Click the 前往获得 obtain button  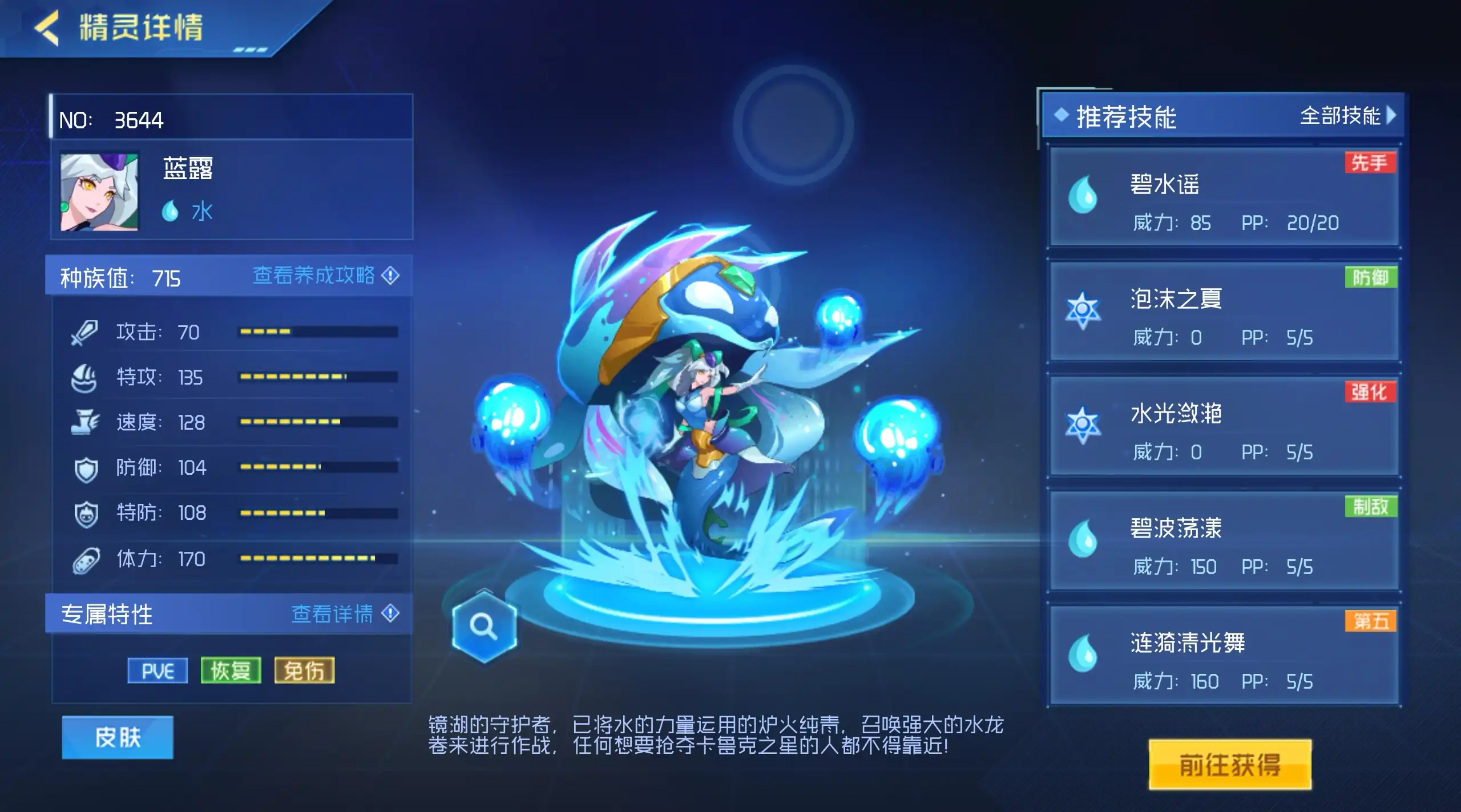click(x=1230, y=765)
